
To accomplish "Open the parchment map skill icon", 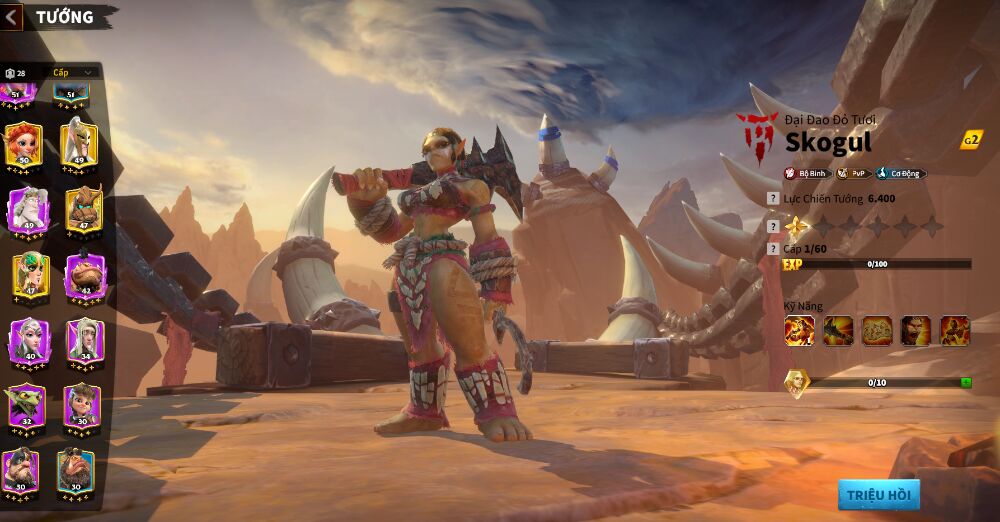I will click(x=877, y=330).
